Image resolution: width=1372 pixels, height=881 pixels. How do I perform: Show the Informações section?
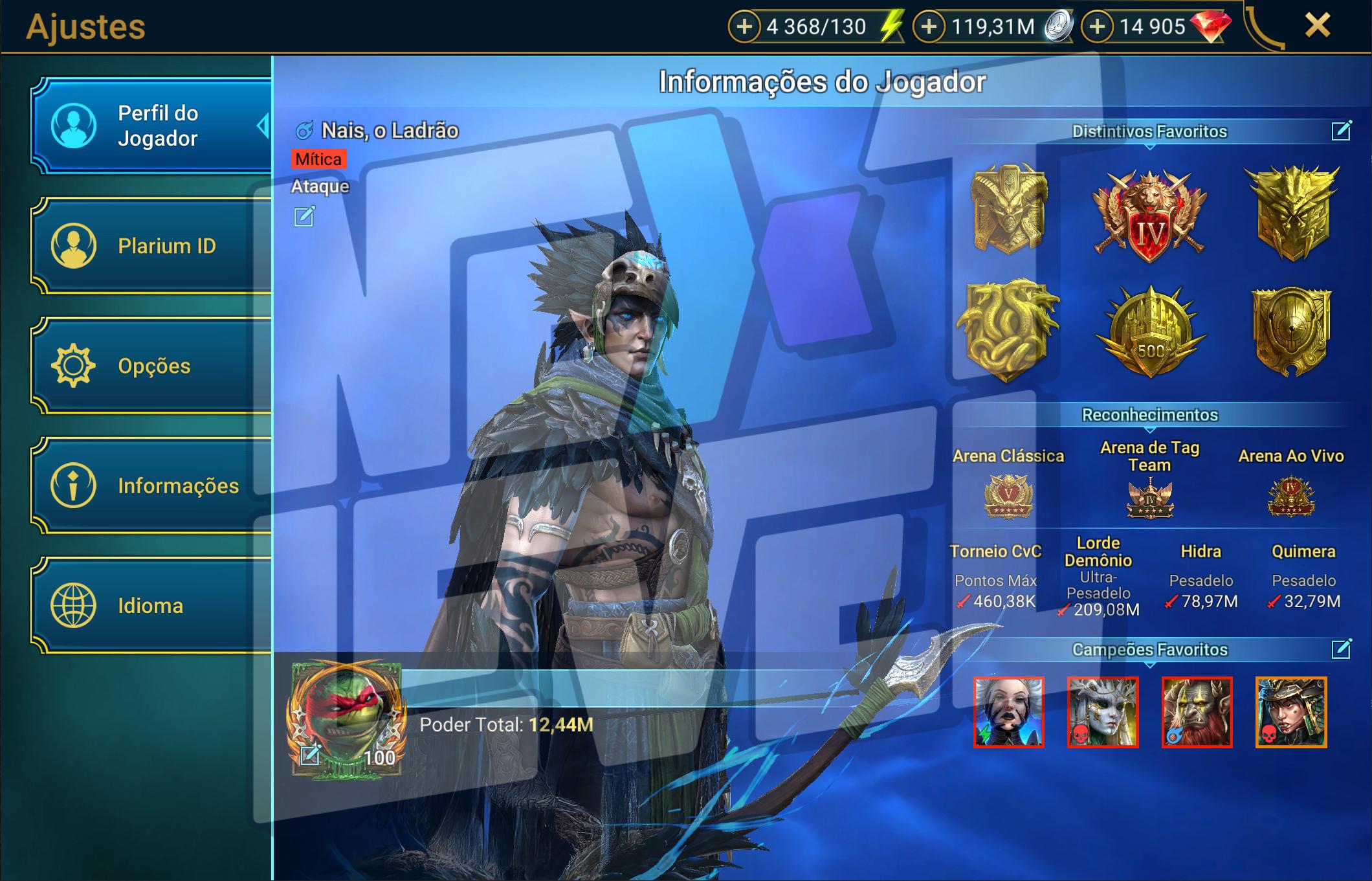click(152, 485)
